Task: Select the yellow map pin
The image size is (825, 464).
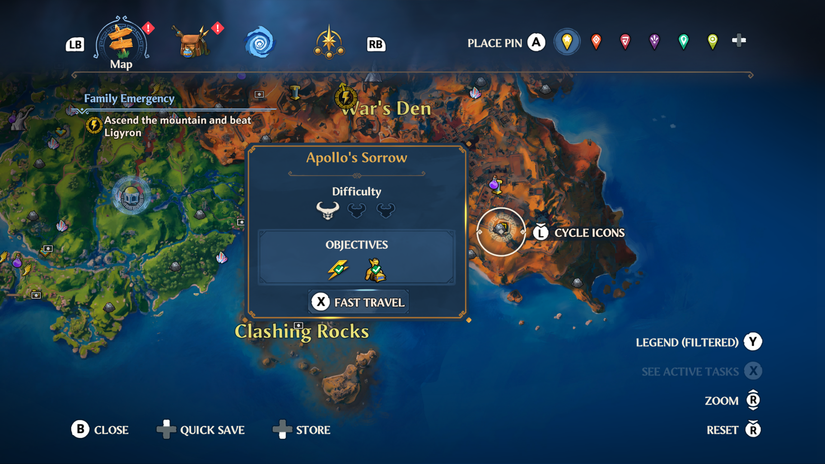Action: pos(567,42)
